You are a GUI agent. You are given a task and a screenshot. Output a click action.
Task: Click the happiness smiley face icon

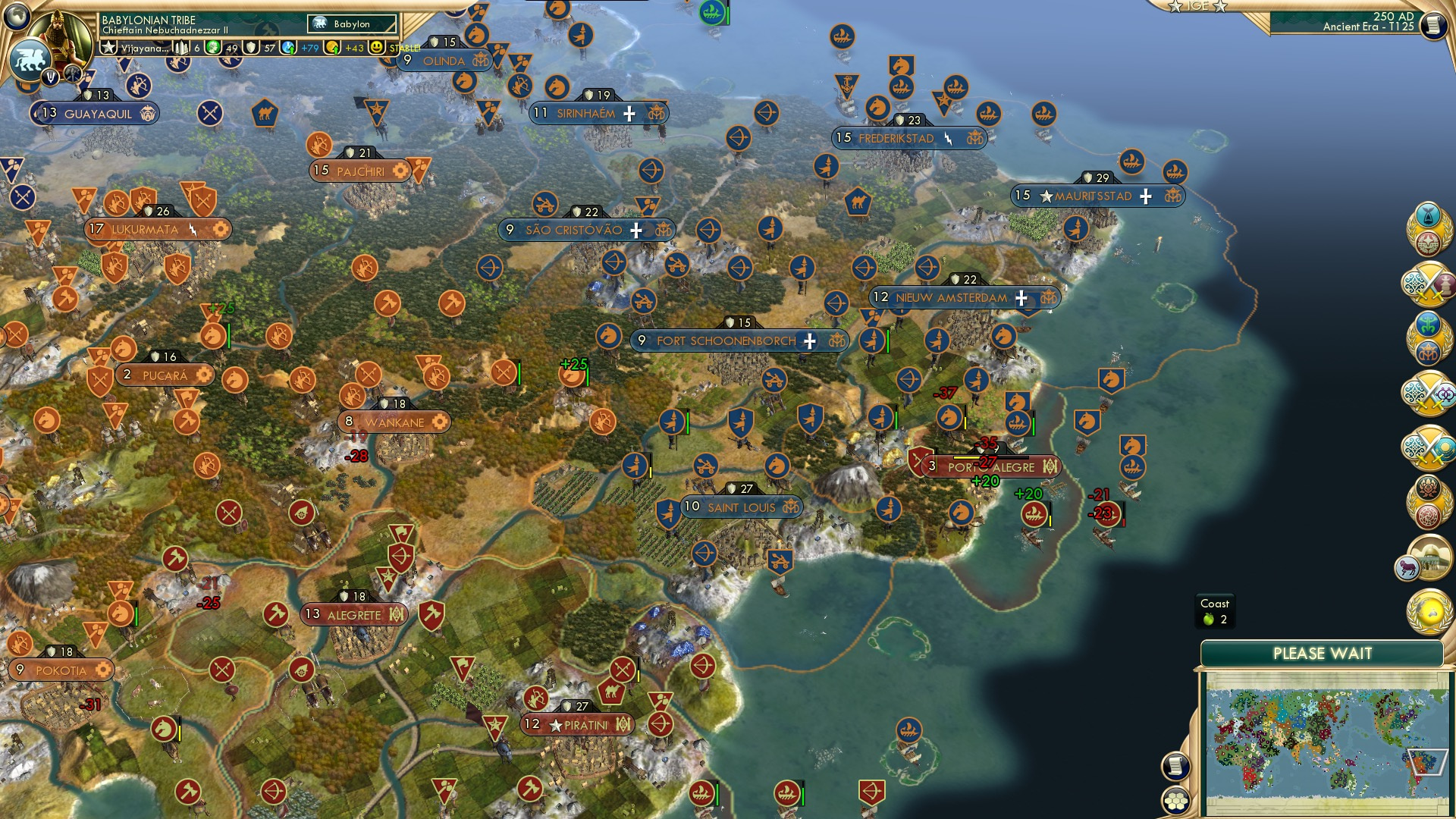coord(376,49)
